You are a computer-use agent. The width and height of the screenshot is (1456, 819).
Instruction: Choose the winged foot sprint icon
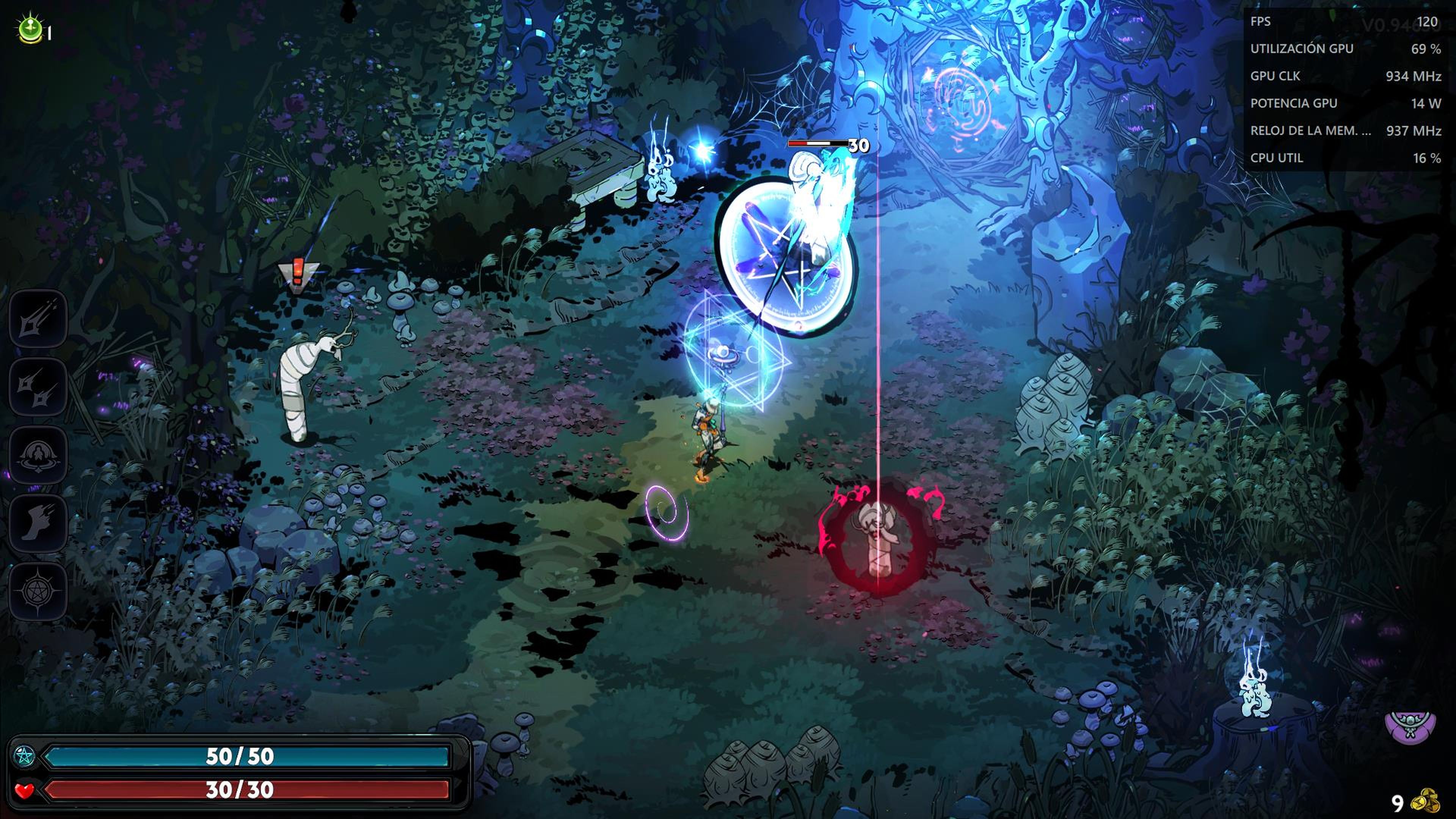tap(38, 523)
